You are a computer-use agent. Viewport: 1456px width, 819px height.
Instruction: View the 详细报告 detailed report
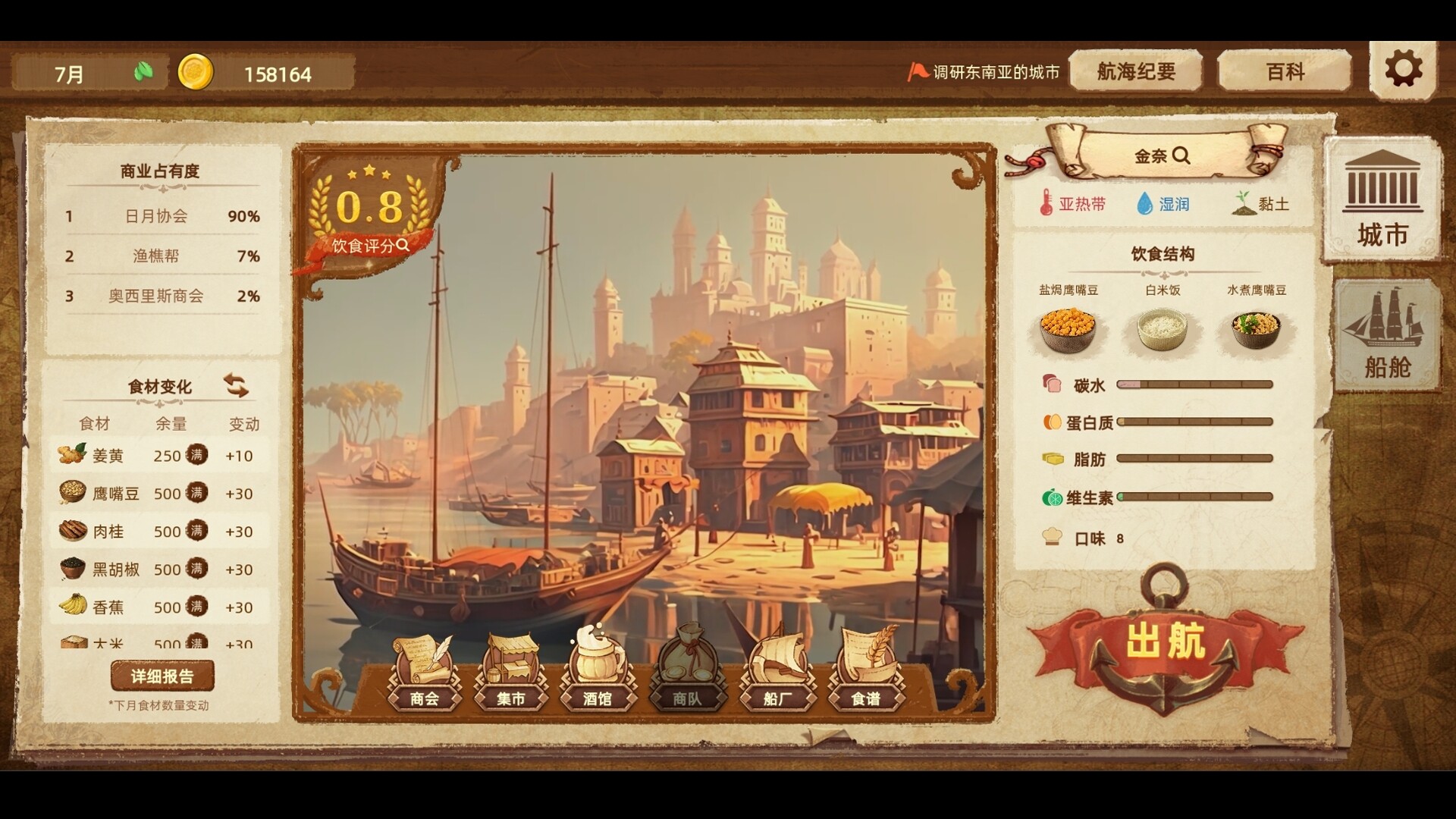tap(162, 676)
